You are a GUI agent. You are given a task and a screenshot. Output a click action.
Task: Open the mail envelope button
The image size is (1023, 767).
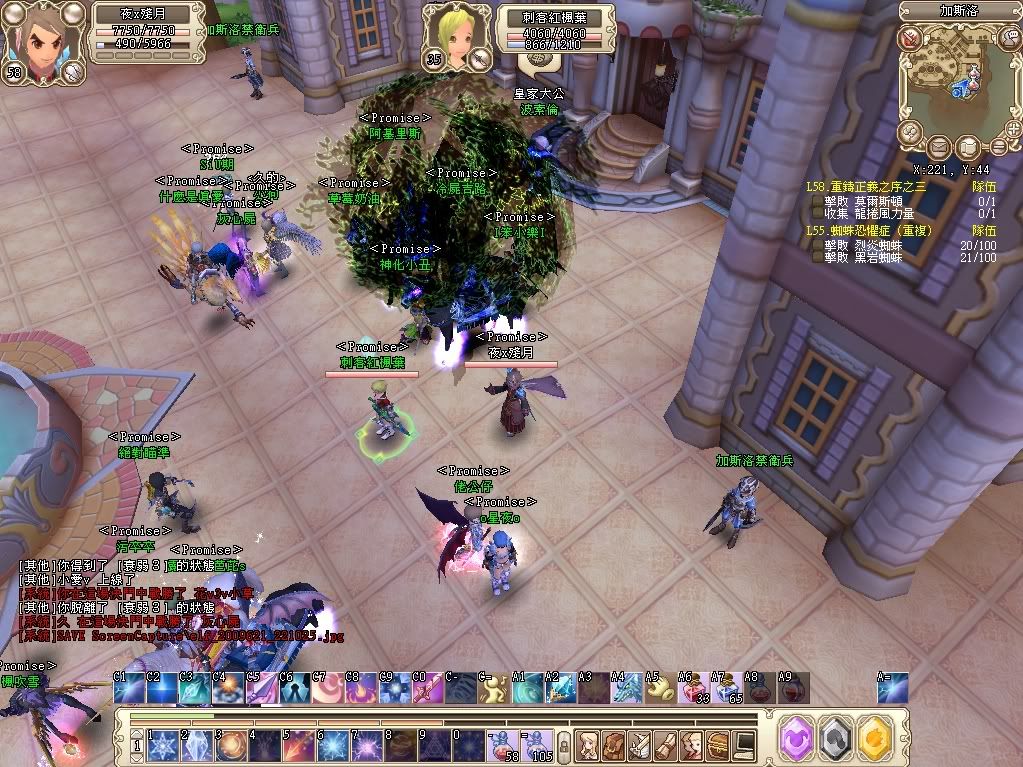pos(939,147)
